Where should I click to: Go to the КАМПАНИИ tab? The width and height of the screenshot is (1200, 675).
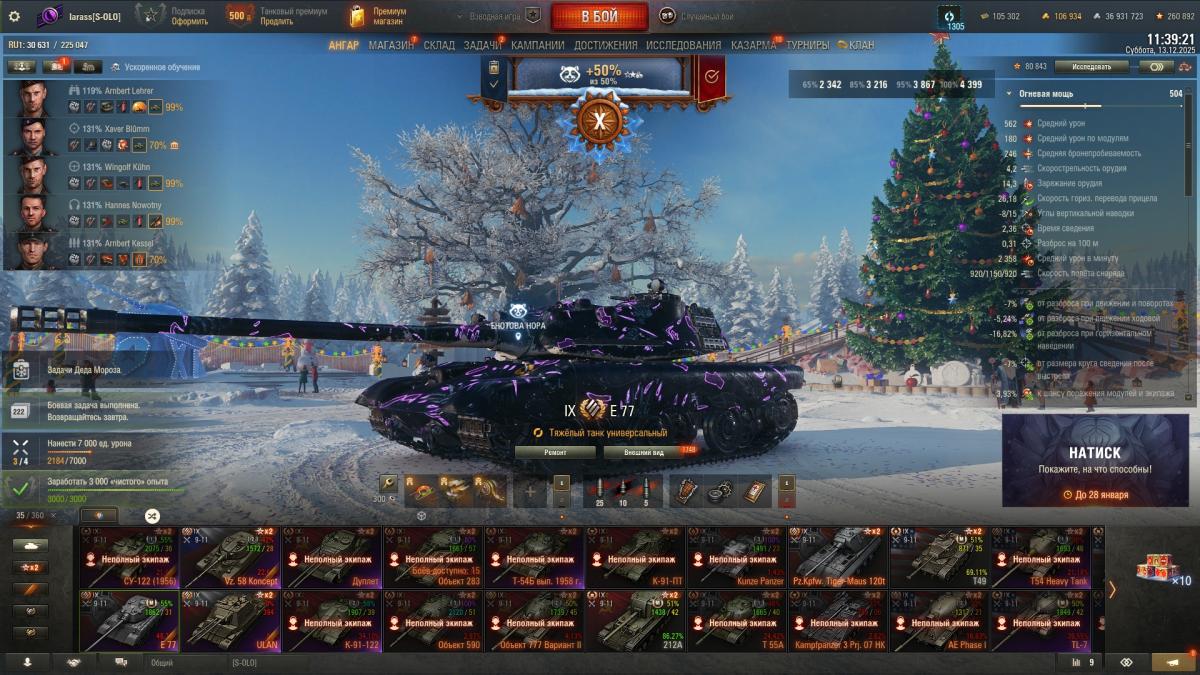click(x=538, y=45)
